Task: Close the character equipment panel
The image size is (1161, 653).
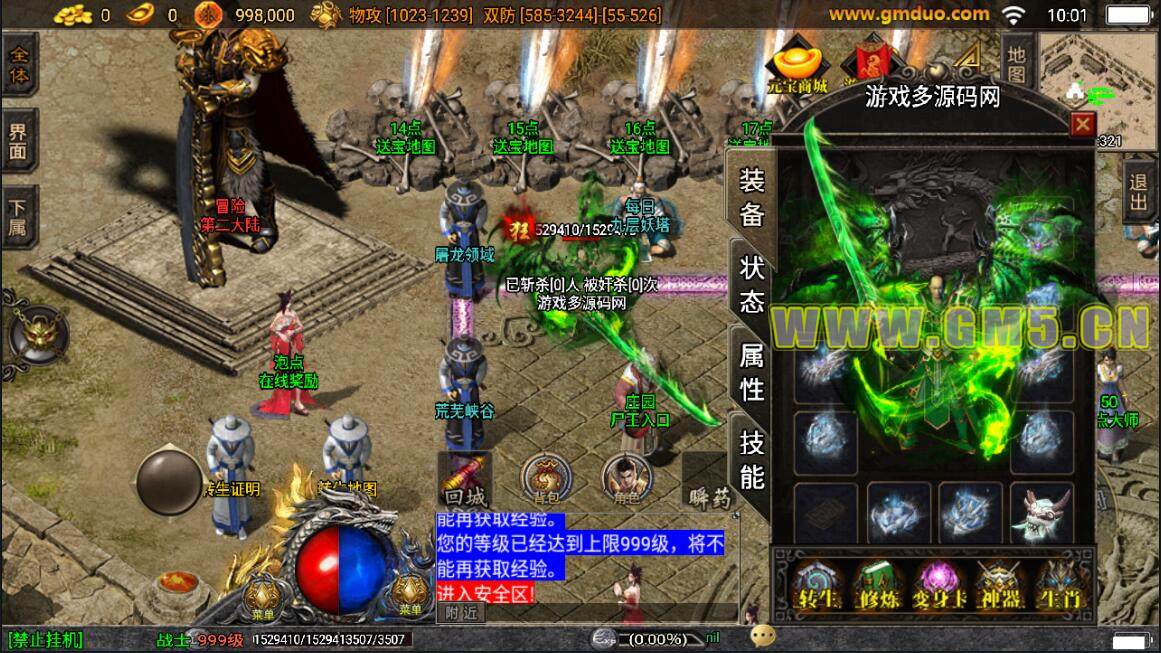Action: pyautogui.click(x=1082, y=124)
